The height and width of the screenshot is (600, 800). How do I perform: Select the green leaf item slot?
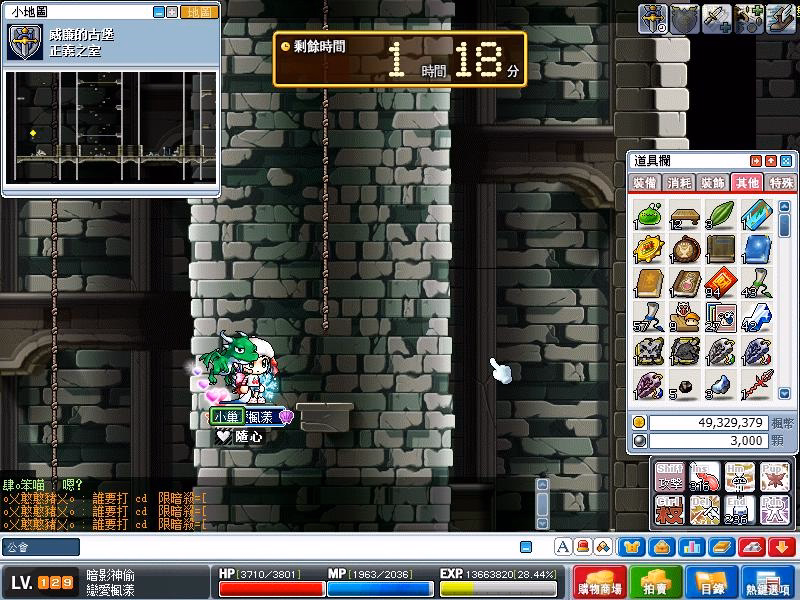[x=720, y=216]
